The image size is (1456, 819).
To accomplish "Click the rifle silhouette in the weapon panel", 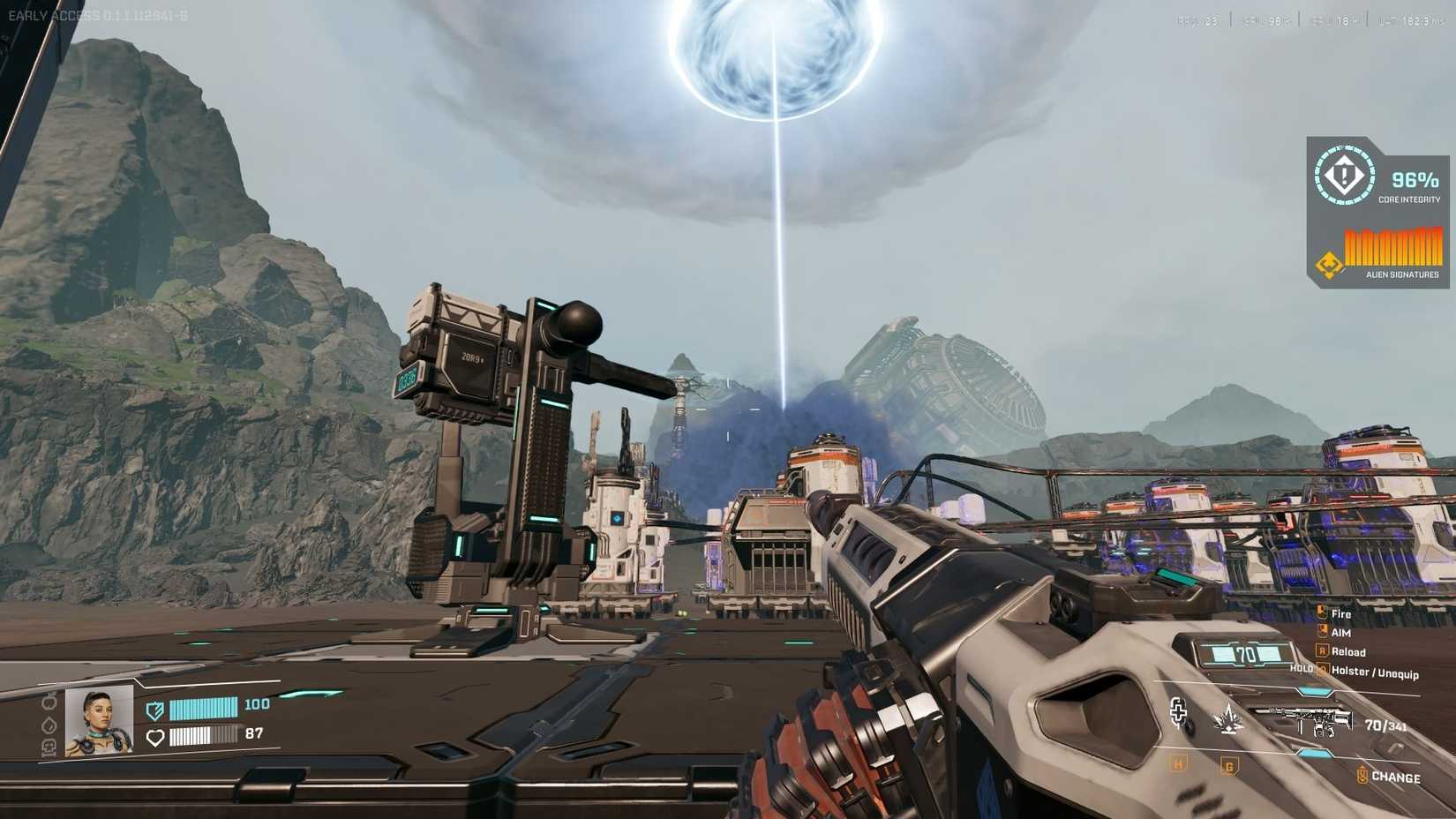I will point(1304,720).
